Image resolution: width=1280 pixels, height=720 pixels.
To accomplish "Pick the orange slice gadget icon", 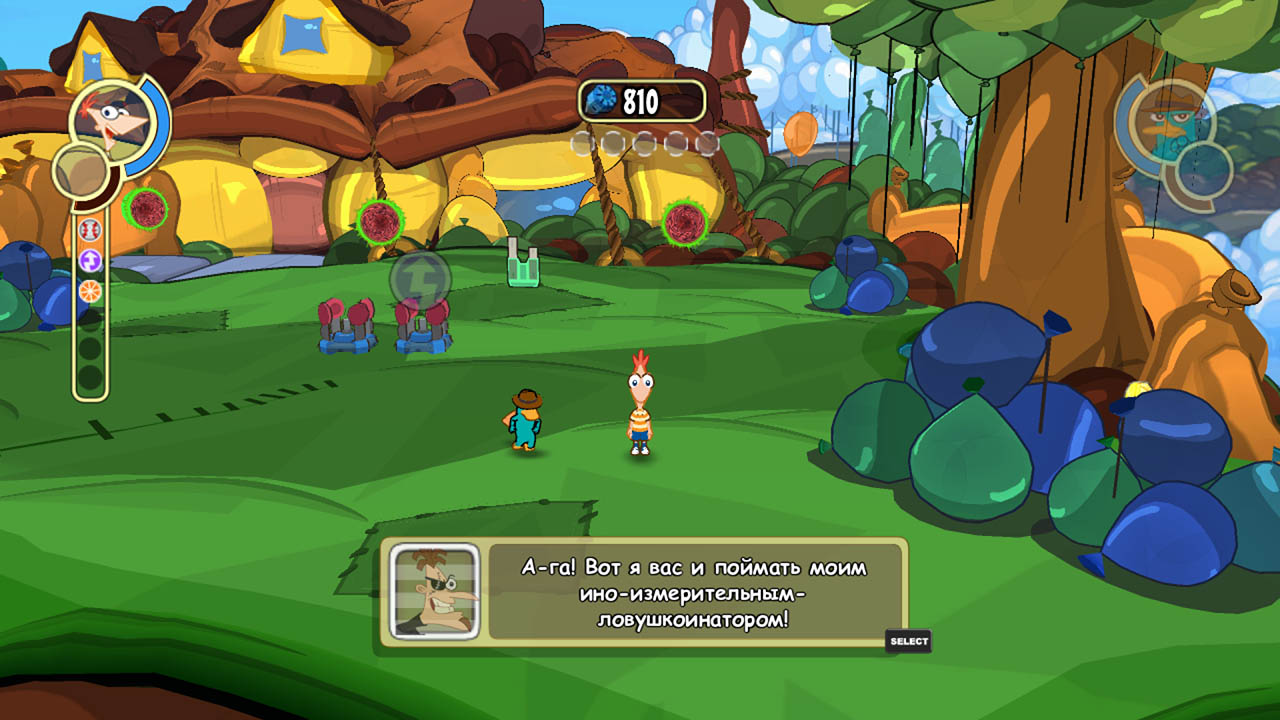I will click(x=90, y=291).
